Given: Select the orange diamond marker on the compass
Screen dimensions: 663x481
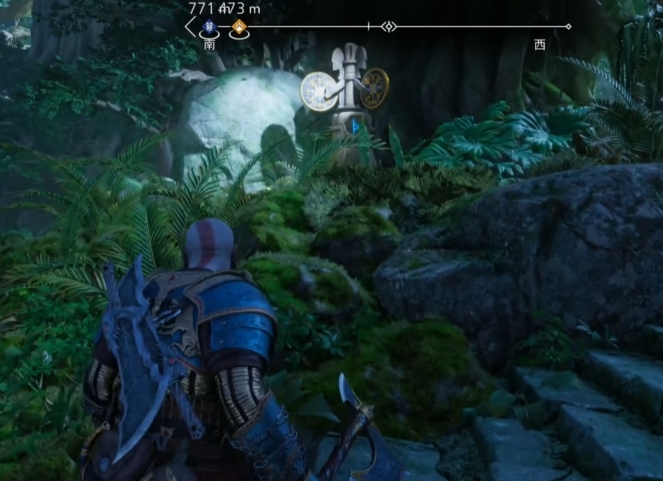Looking at the screenshot, I should [238, 28].
